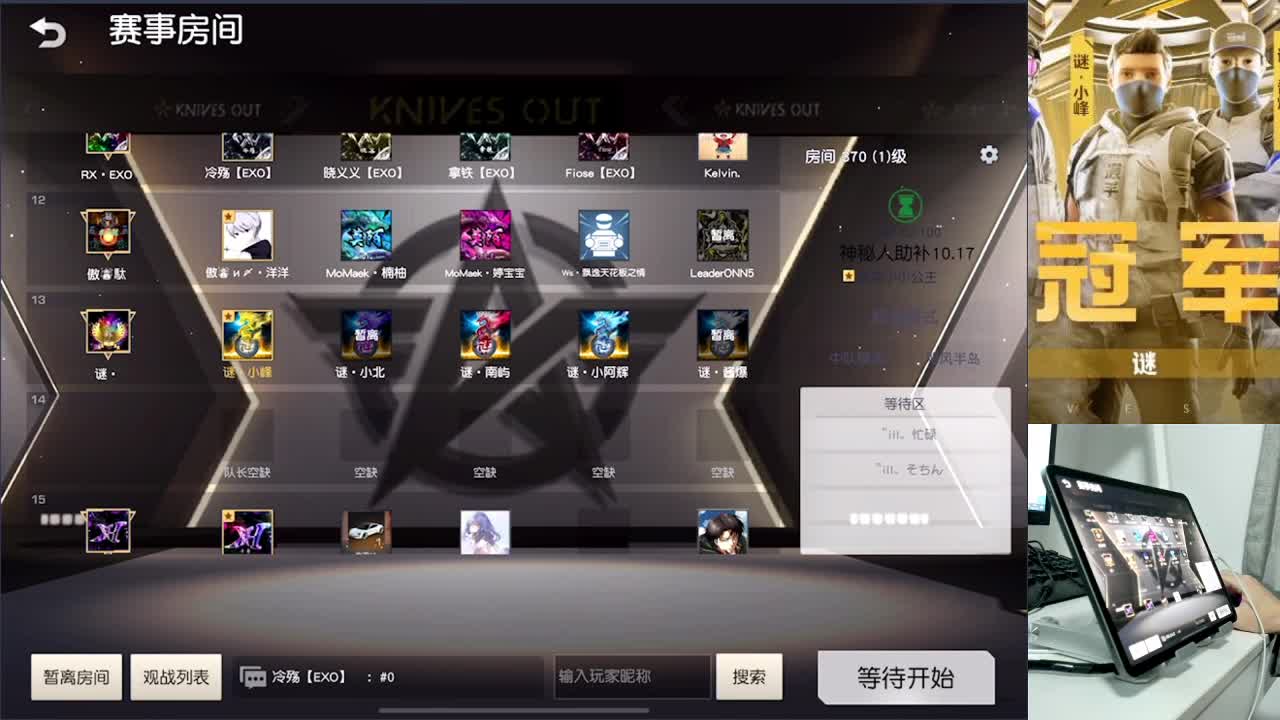
Task: Click Kelvin.'s player avatar
Action: pos(723,147)
